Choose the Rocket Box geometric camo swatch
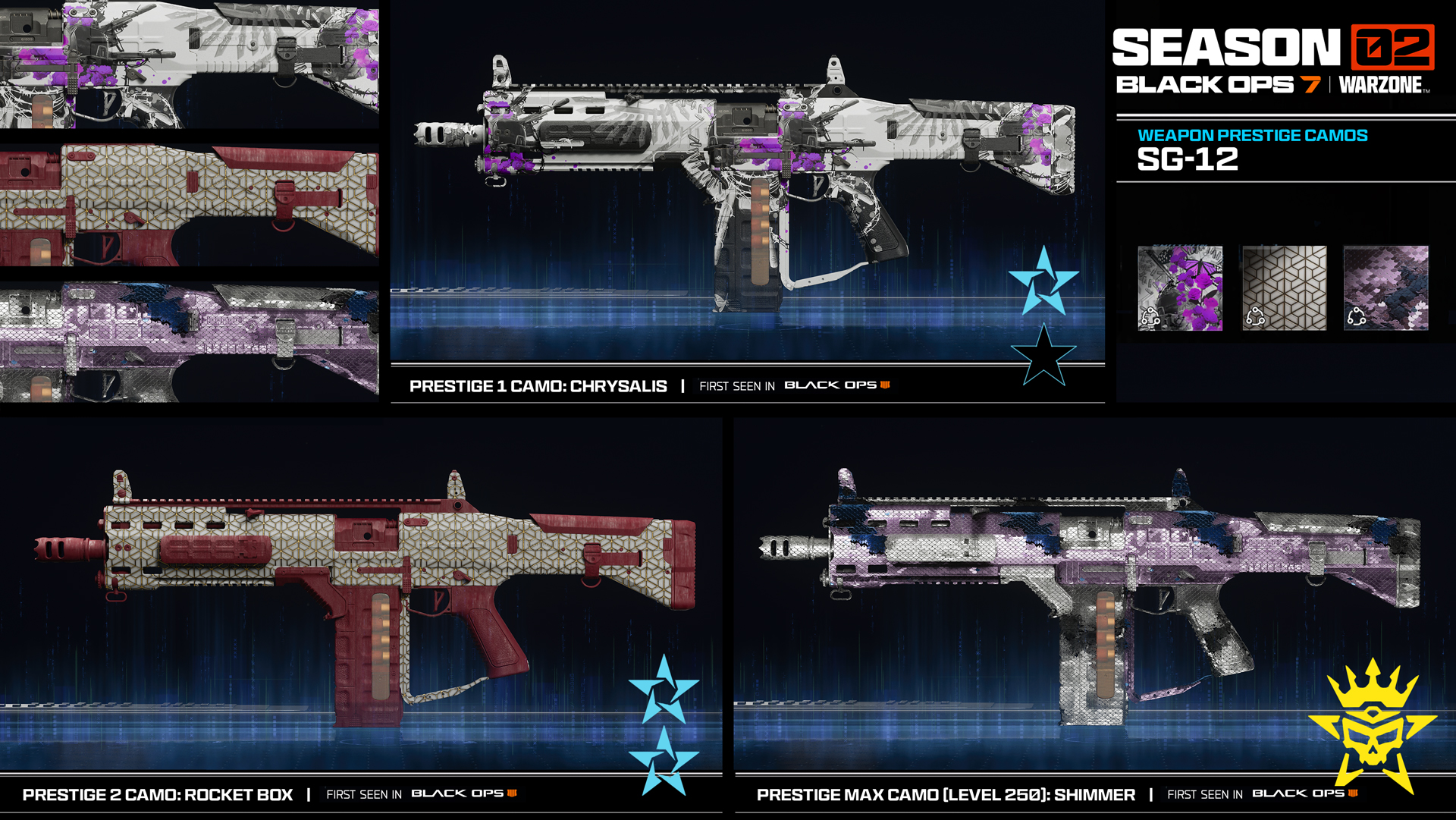Screen dimensions: 1456x820 tap(1284, 287)
